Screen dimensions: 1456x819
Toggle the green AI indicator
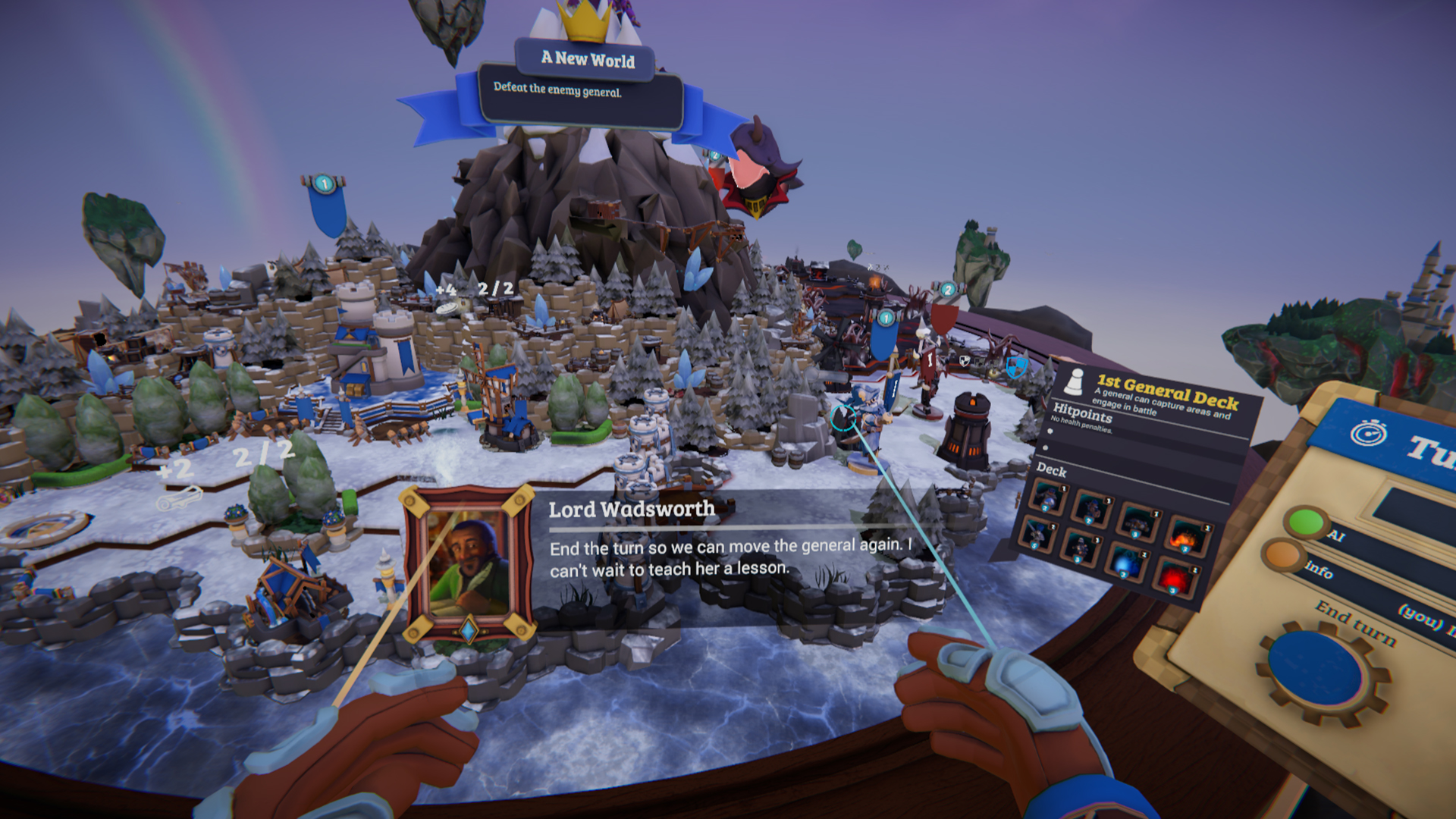pos(1307,522)
